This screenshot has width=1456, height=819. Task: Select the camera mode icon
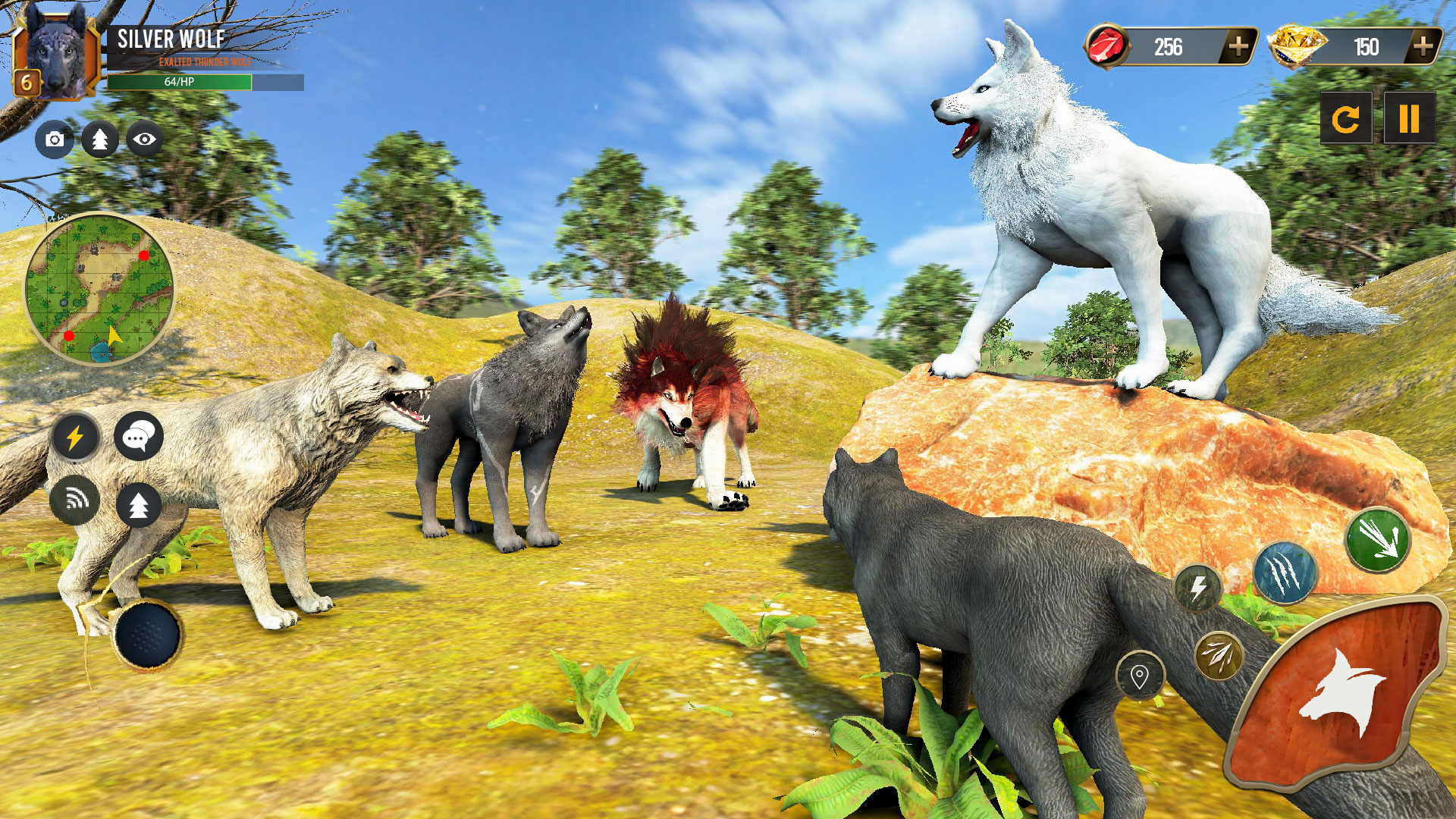[53, 140]
